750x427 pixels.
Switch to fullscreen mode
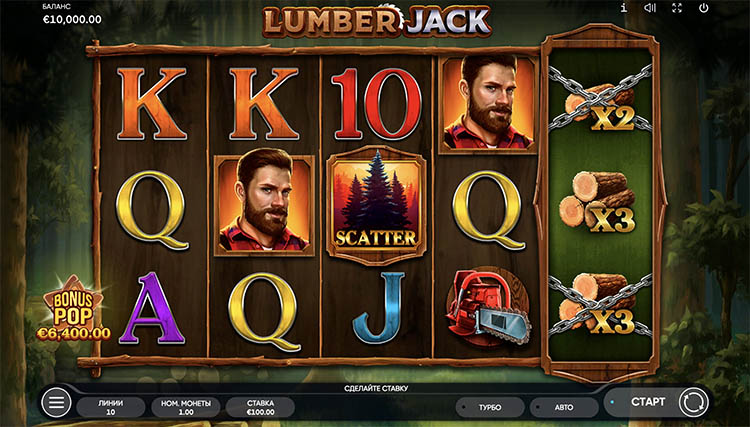(x=676, y=9)
